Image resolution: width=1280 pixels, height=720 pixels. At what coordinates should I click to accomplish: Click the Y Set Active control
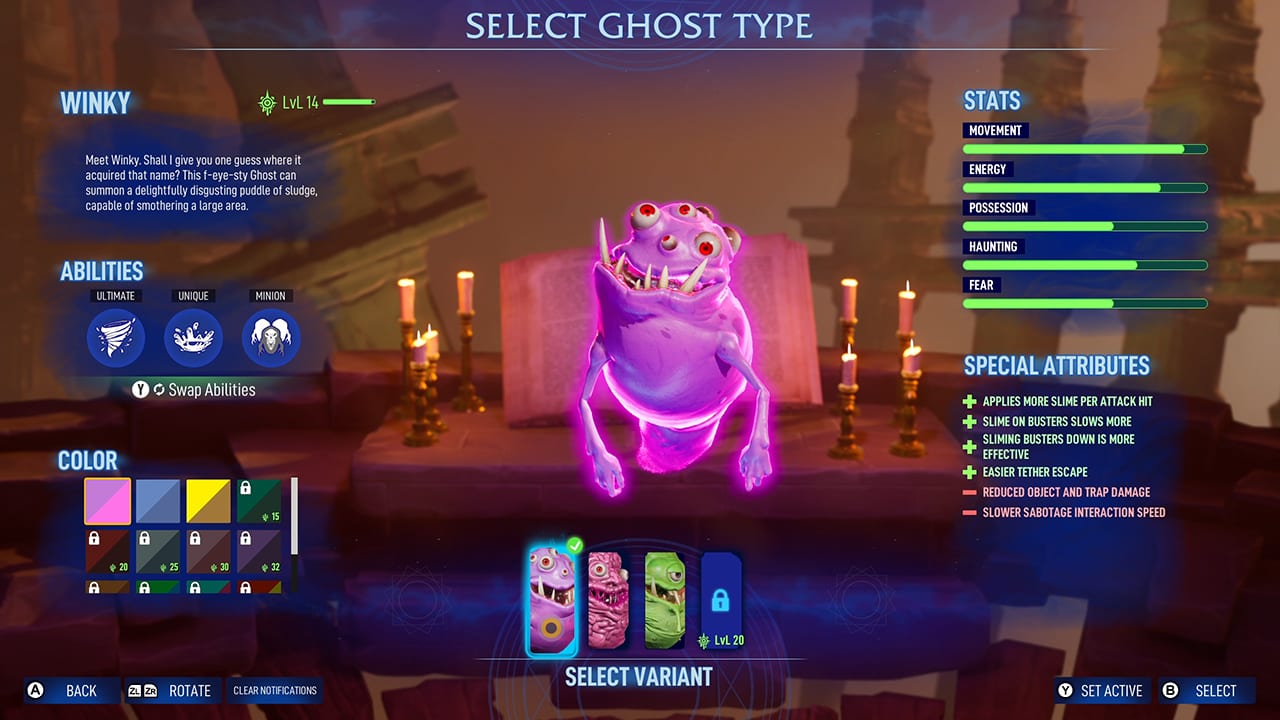coord(1101,690)
